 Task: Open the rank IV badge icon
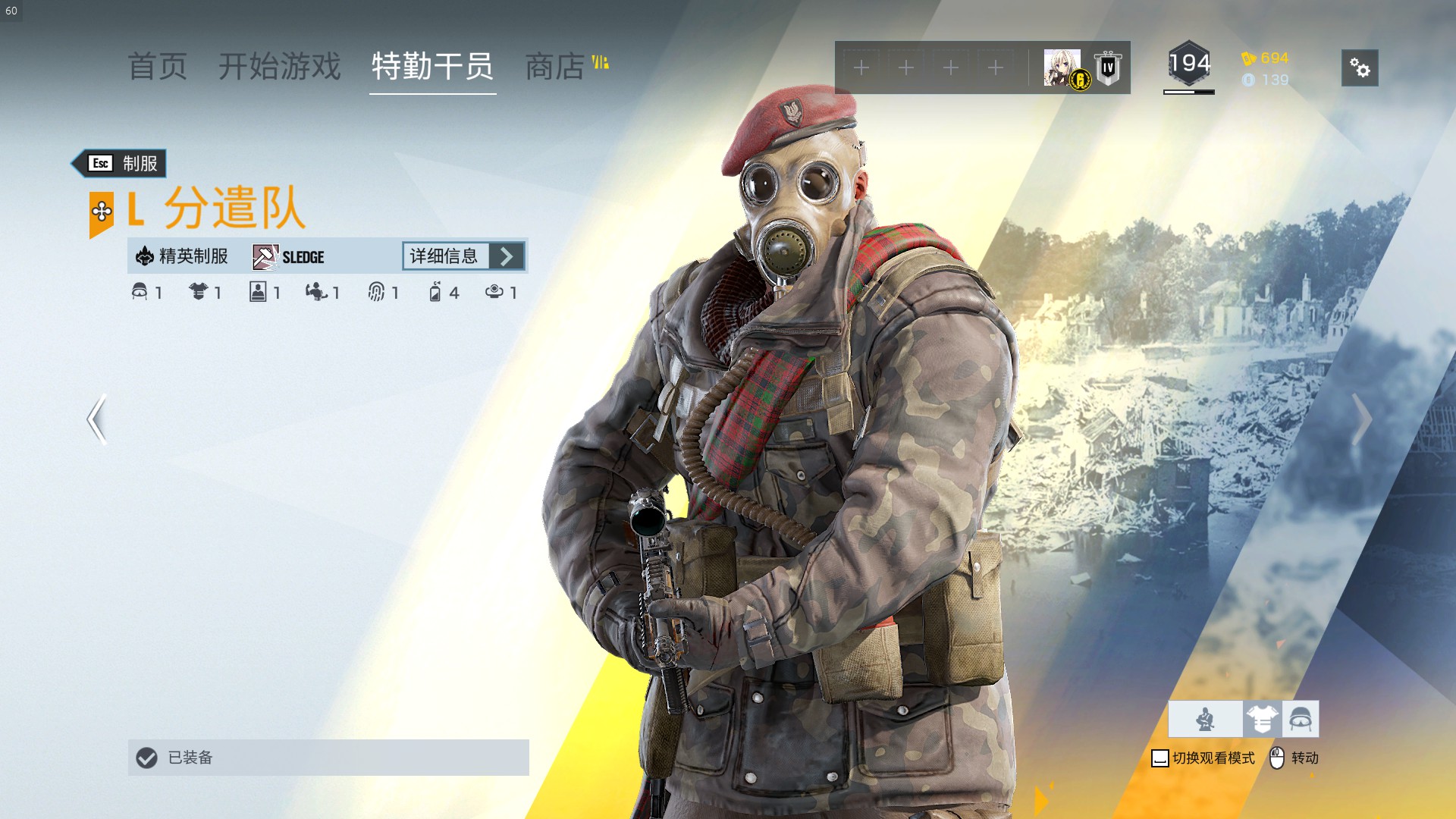(x=1108, y=67)
